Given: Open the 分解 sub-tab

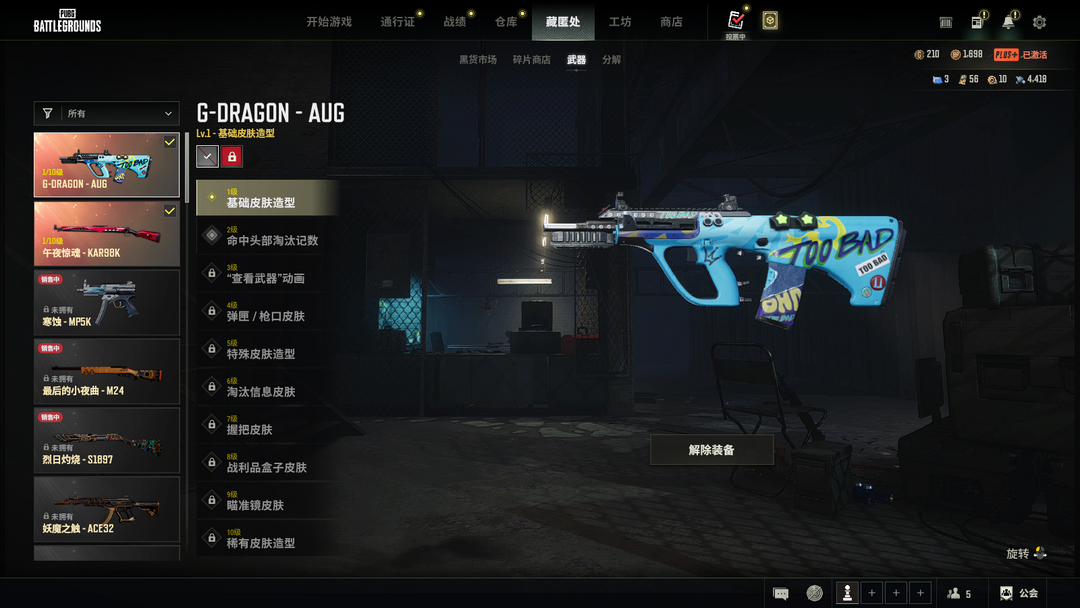Looking at the screenshot, I should 612,60.
